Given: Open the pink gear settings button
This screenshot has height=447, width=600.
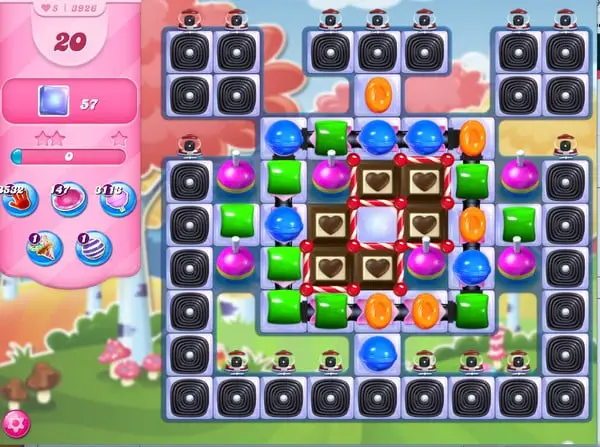Looking at the screenshot, I should [x=14, y=424].
